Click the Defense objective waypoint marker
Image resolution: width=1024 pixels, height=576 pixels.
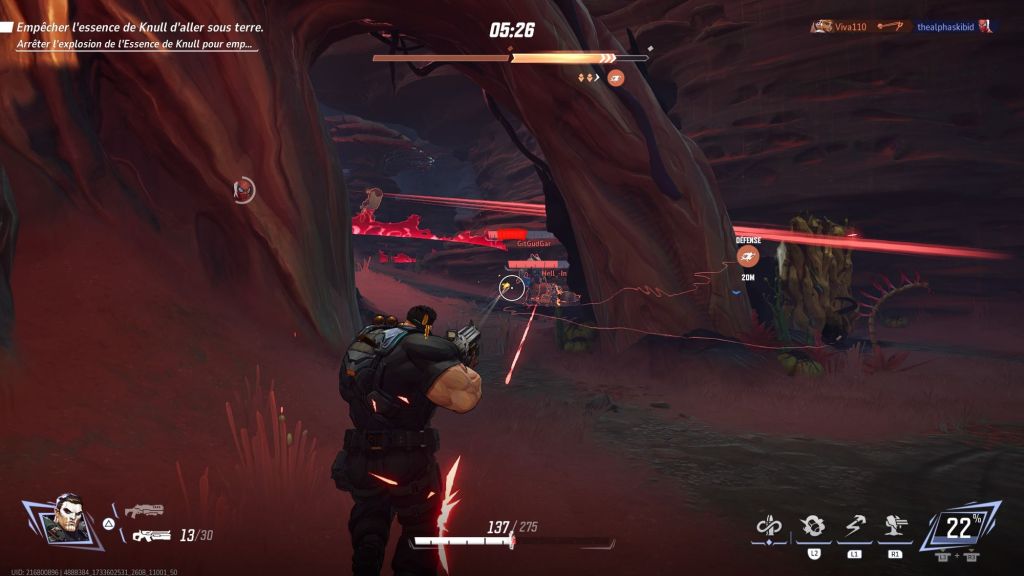[x=747, y=256]
